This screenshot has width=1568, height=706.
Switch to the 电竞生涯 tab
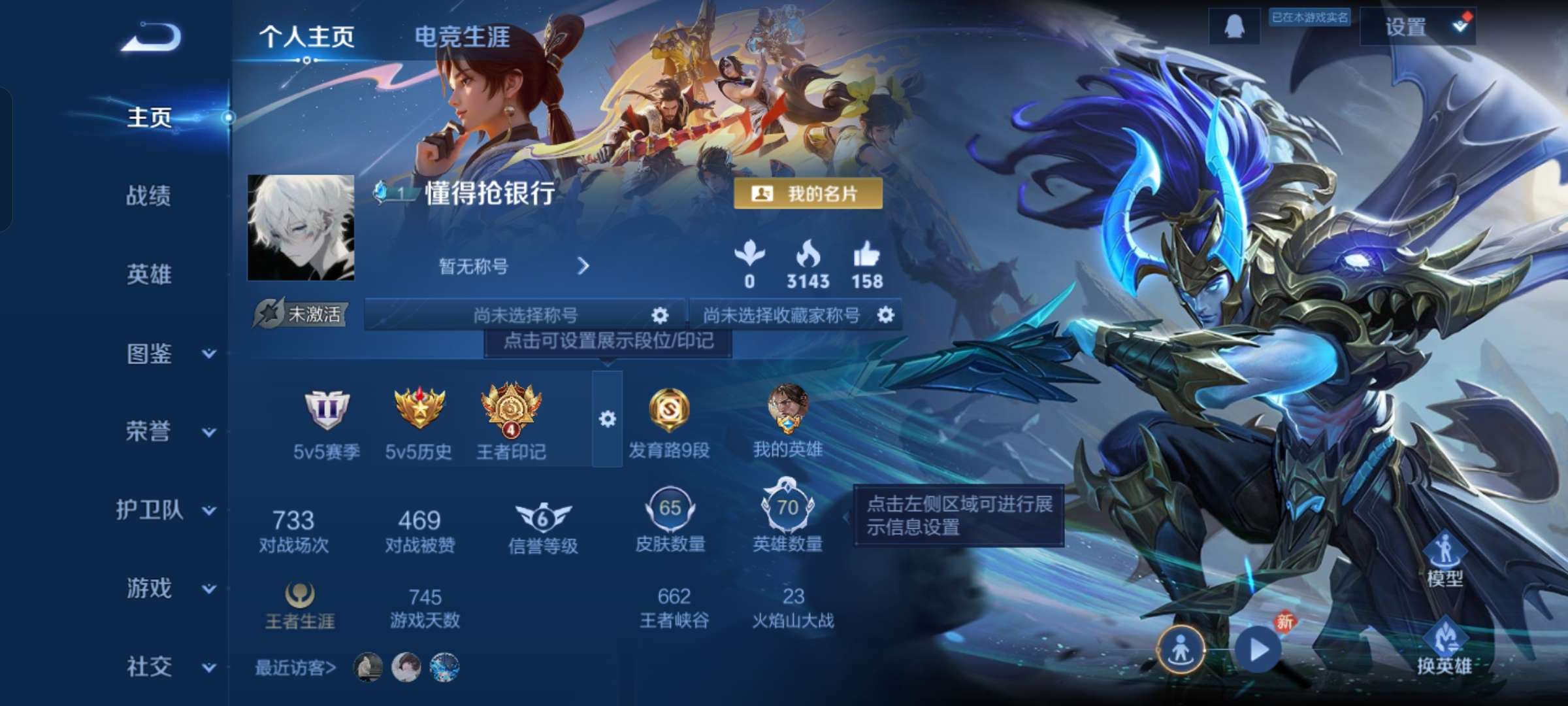pyautogui.click(x=465, y=37)
